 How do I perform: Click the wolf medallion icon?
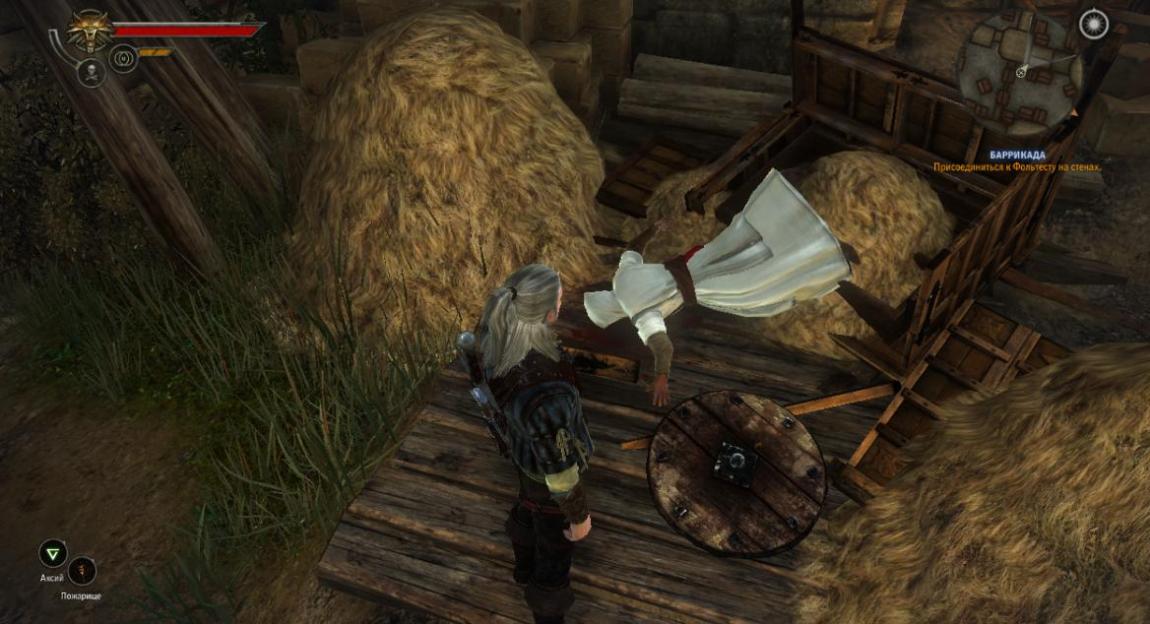(x=89, y=30)
